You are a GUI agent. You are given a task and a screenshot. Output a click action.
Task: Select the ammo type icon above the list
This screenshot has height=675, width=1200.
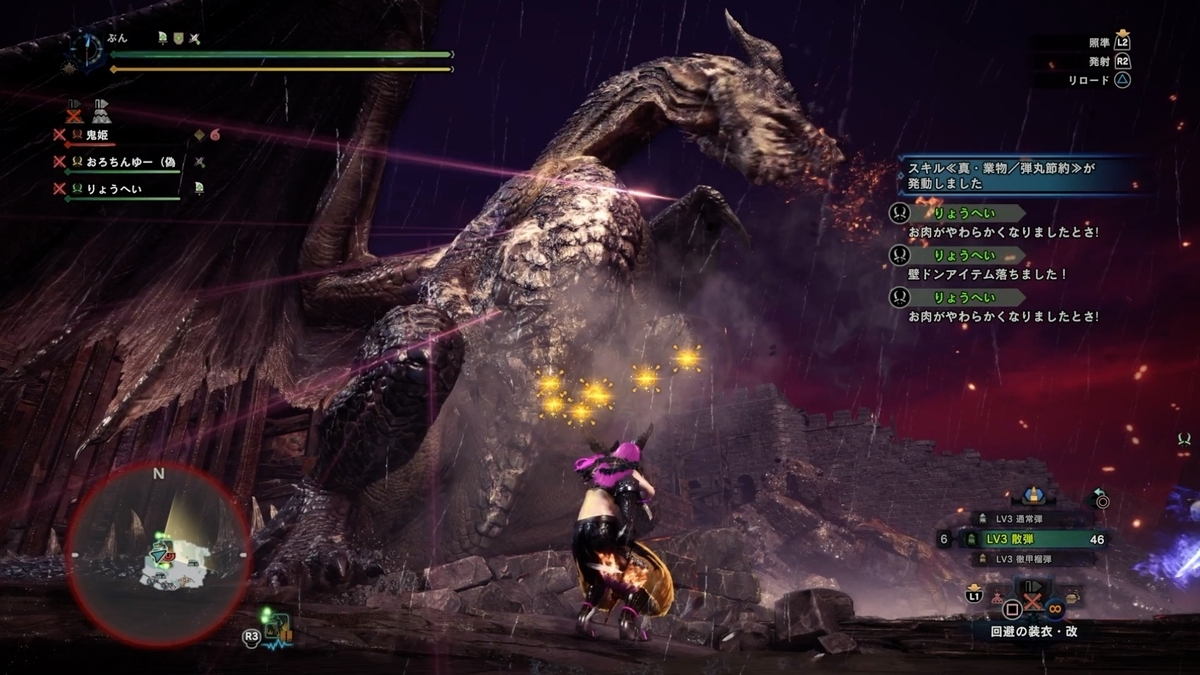(1033, 496)
